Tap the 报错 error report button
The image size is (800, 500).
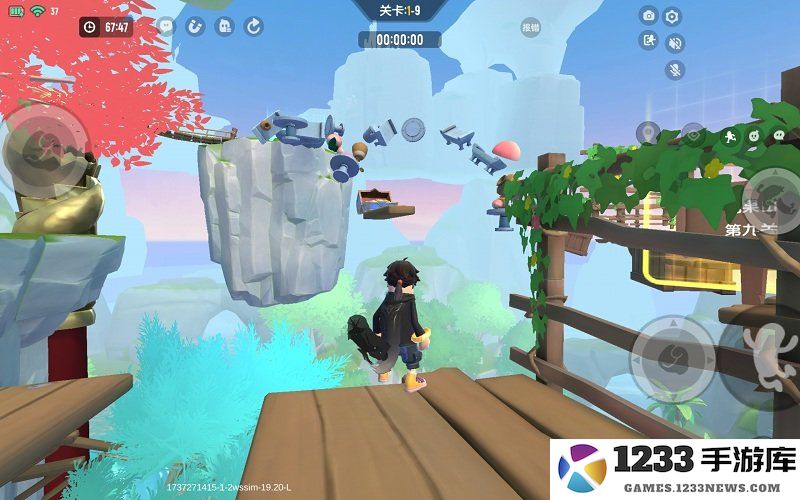(x=530, y=28)
